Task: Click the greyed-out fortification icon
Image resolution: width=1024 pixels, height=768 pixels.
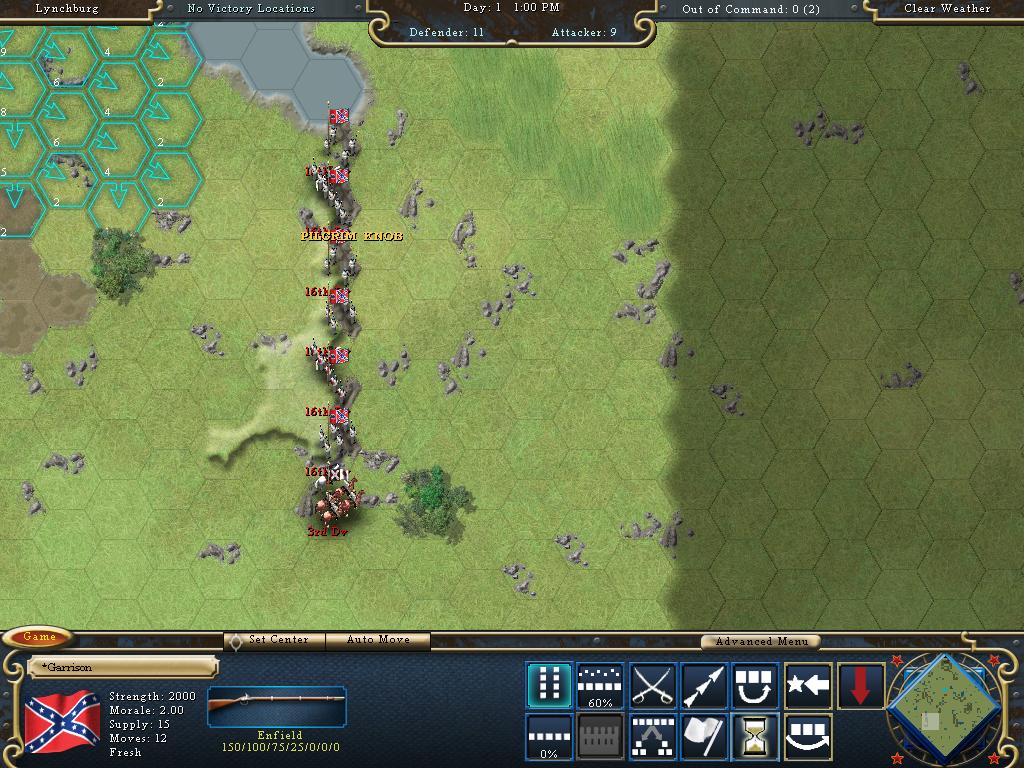Action: click(x=600, y=737)
